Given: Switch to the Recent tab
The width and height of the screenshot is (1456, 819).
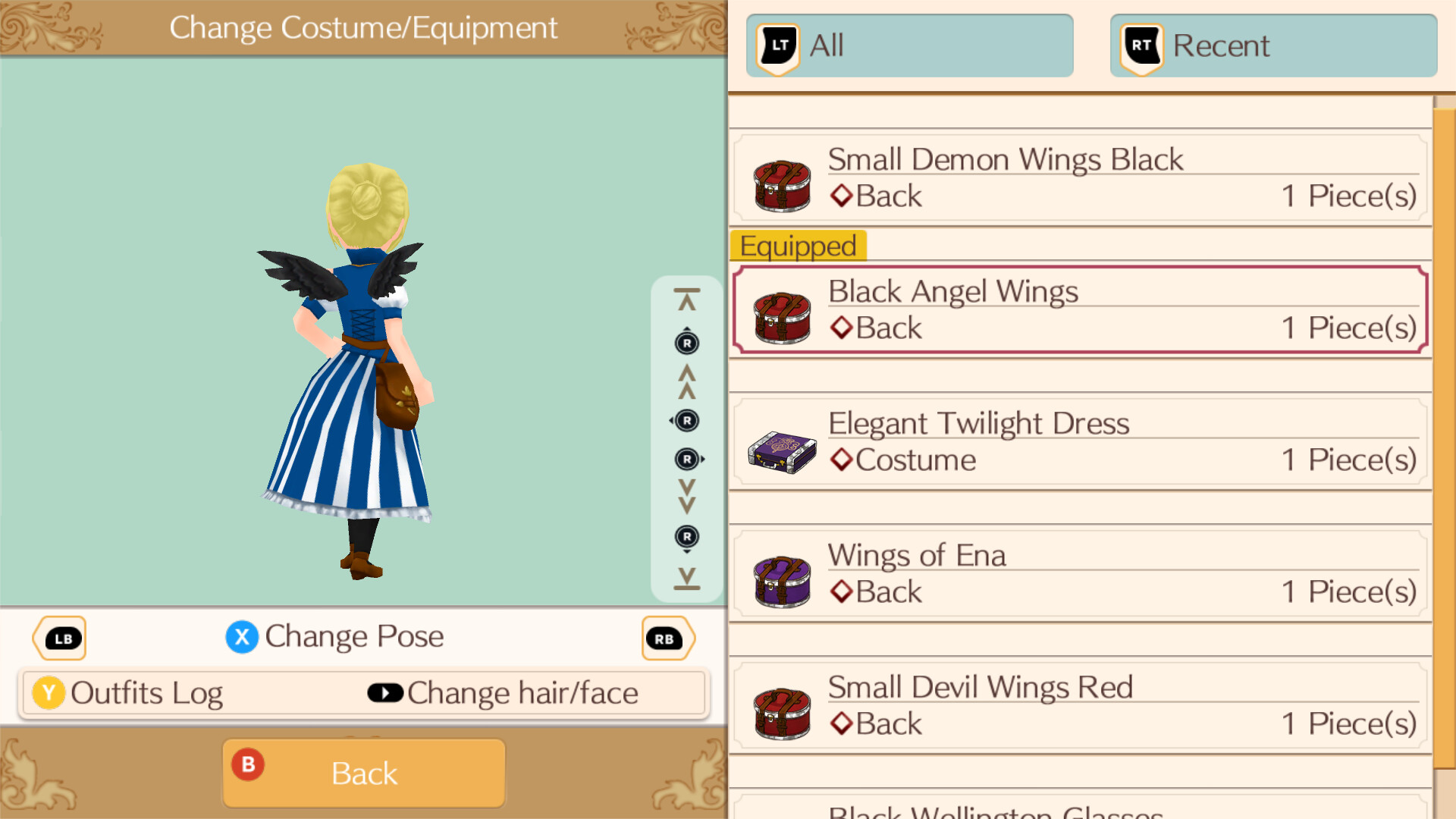Looking at the screenshot, I should tap(1272, 45).
